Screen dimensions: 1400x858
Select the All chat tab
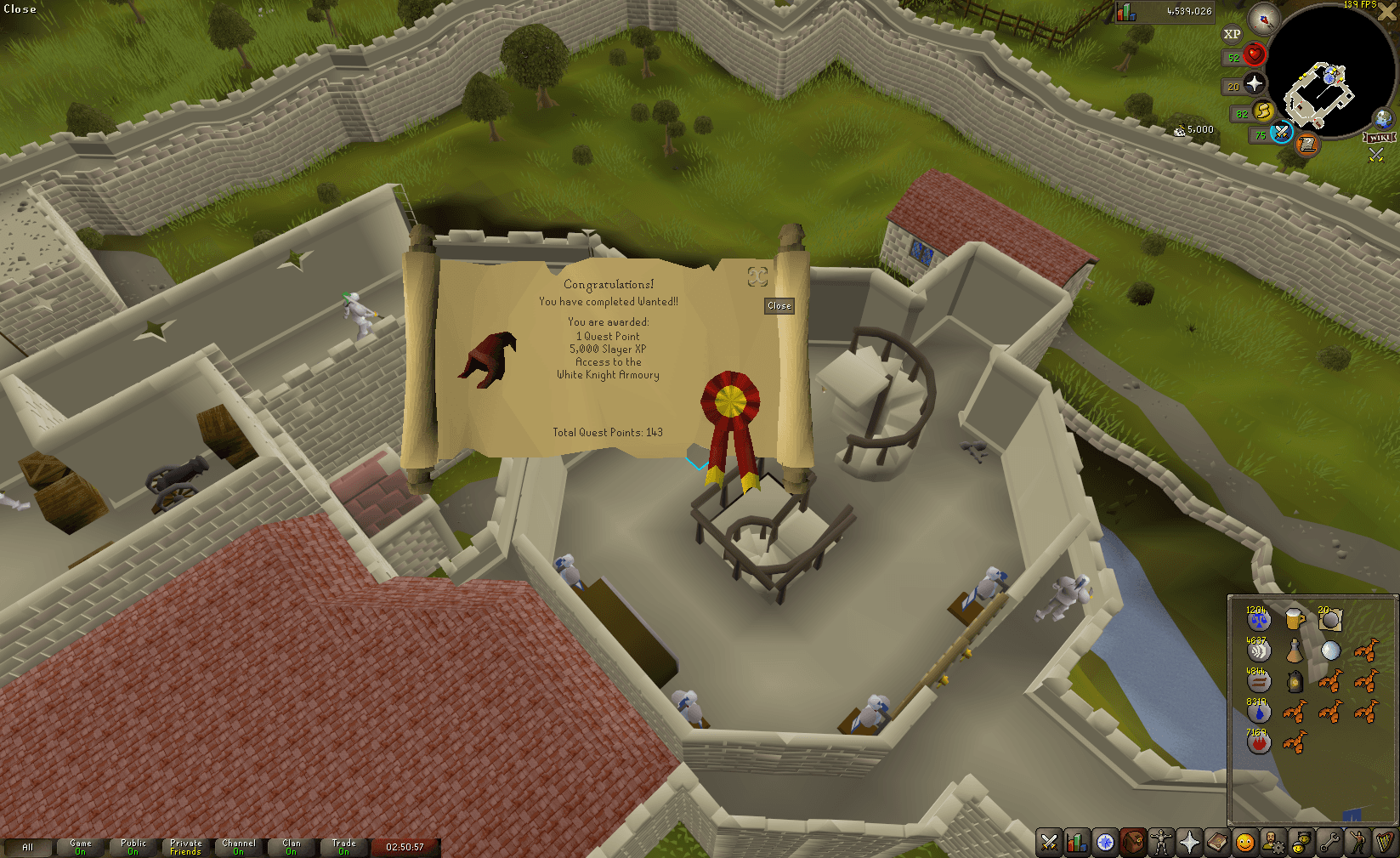[30, 847]
